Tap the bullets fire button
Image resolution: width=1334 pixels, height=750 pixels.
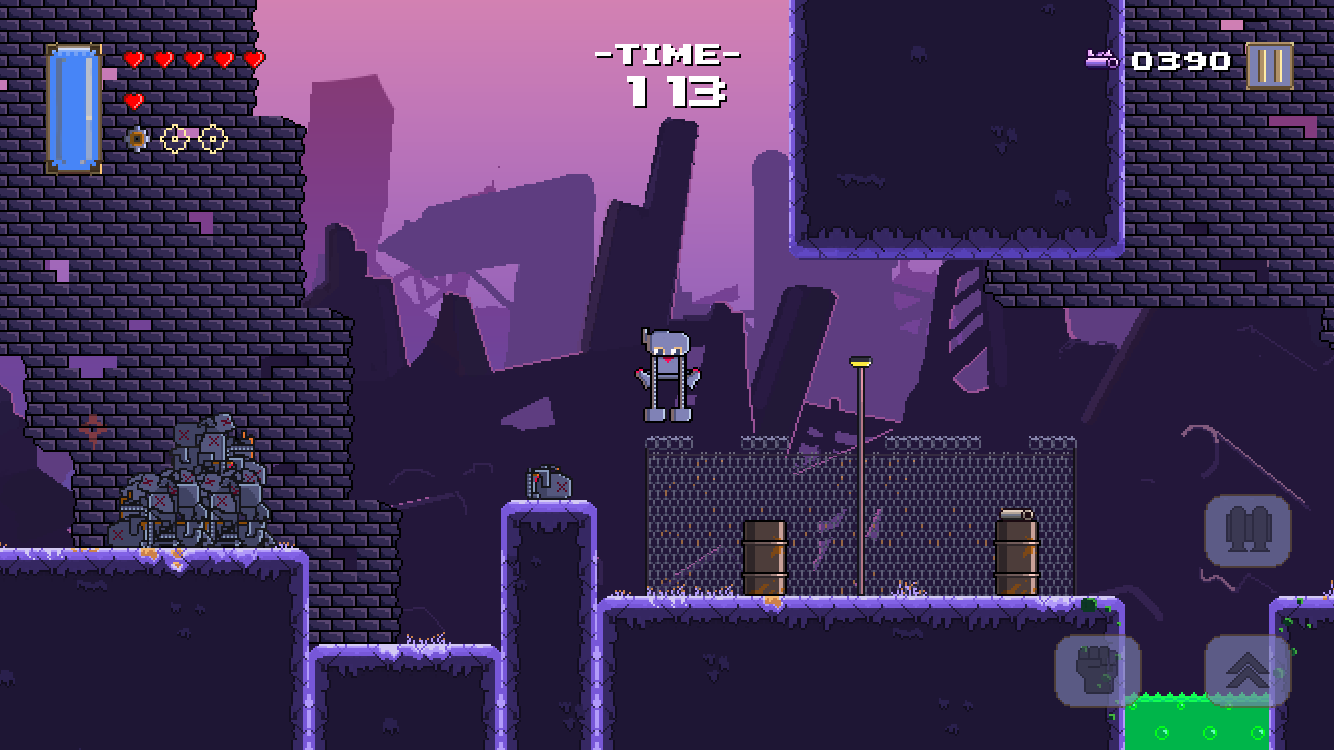(1247, 530)
